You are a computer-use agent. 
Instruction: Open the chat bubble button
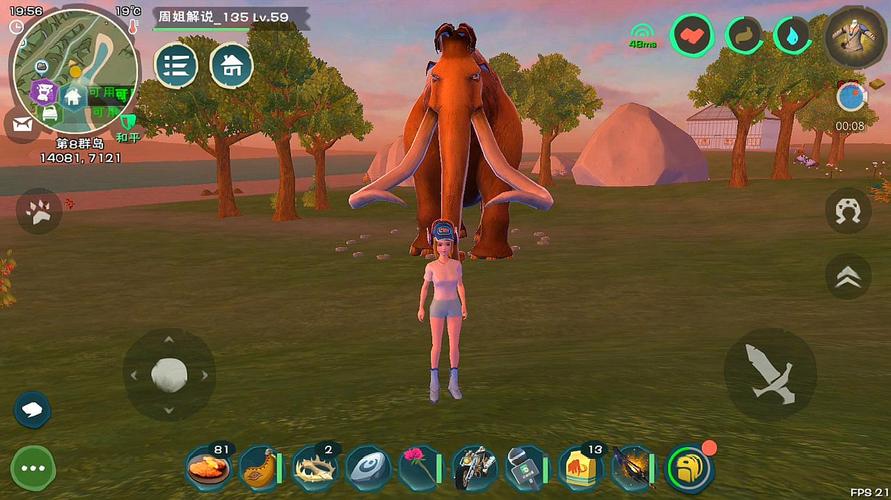point(32,409)
